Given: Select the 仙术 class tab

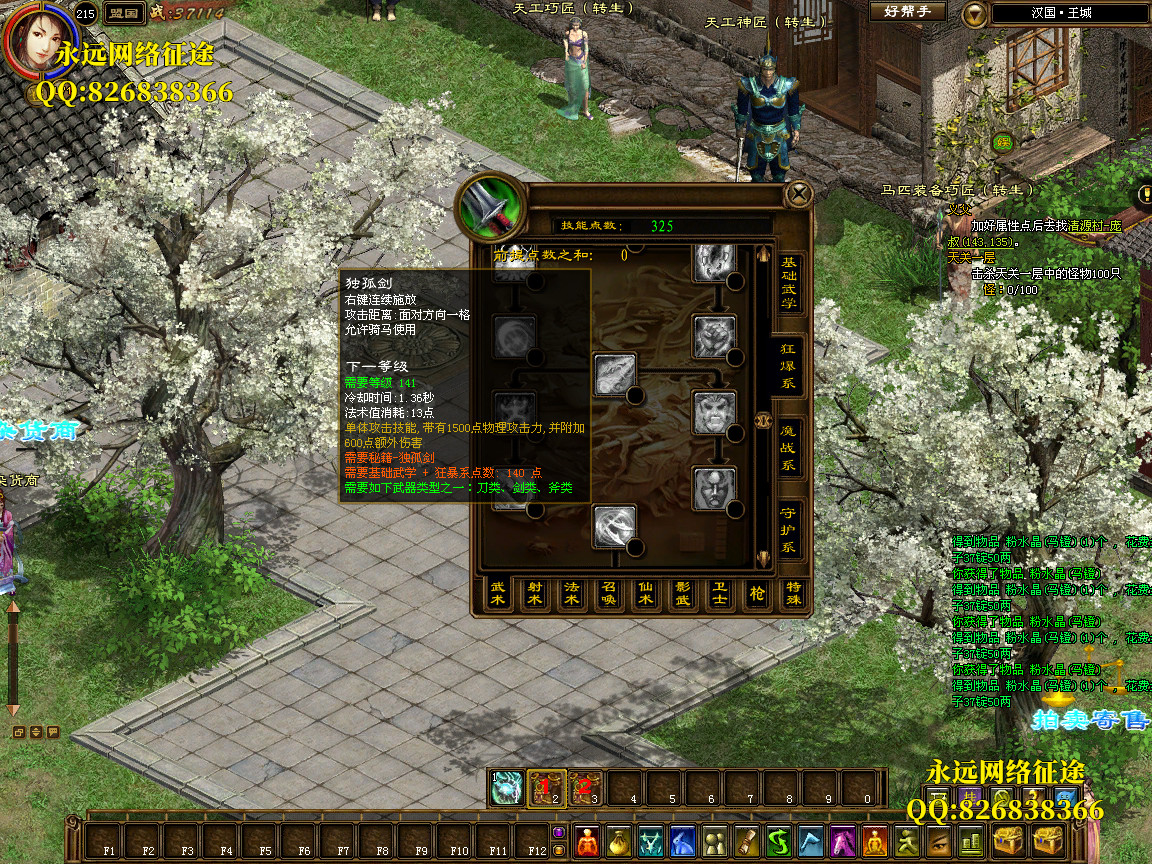Looking at the screenshot, I should pos(646,594).
